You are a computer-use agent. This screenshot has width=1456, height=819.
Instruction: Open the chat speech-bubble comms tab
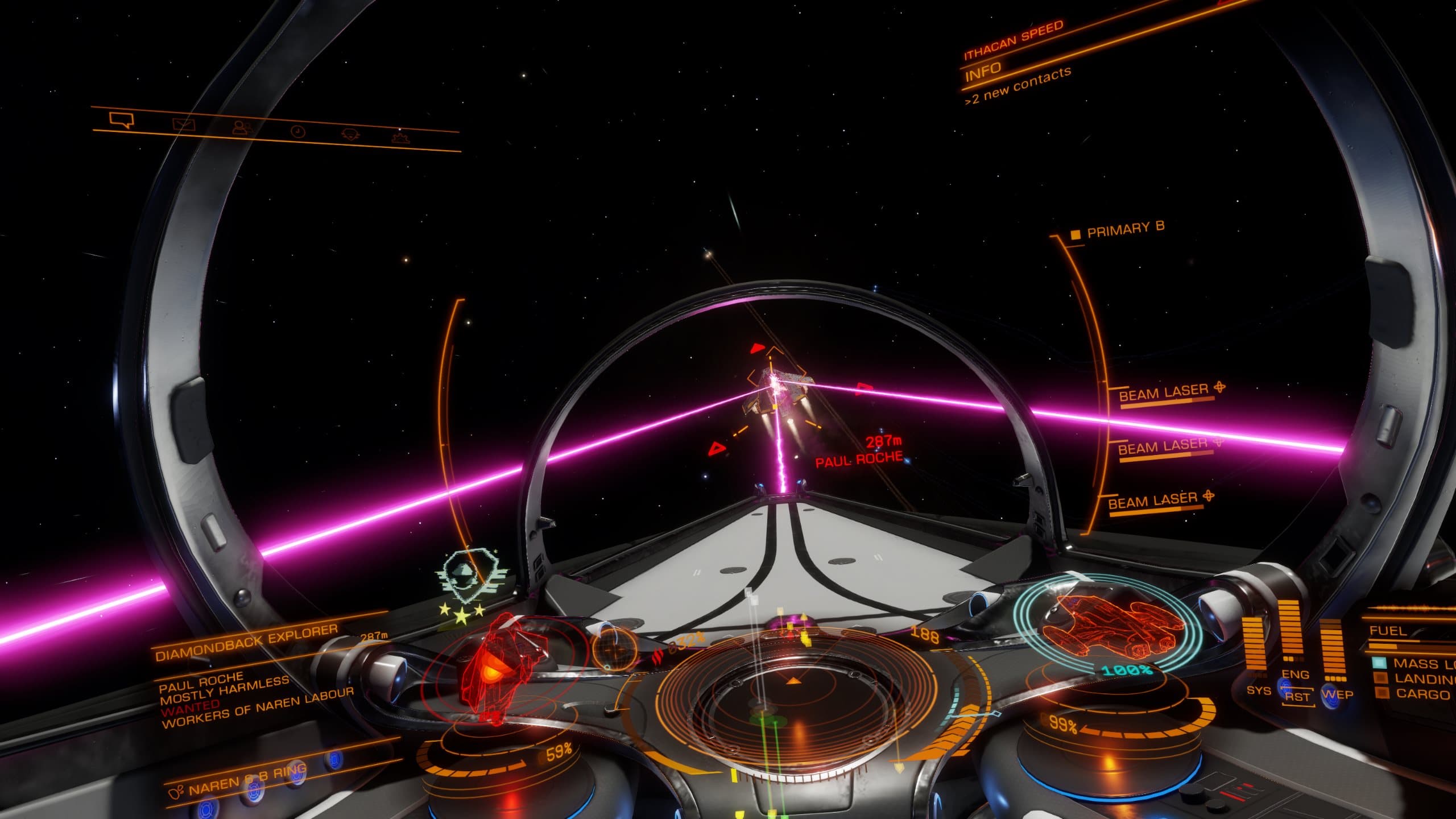(122, 120)
